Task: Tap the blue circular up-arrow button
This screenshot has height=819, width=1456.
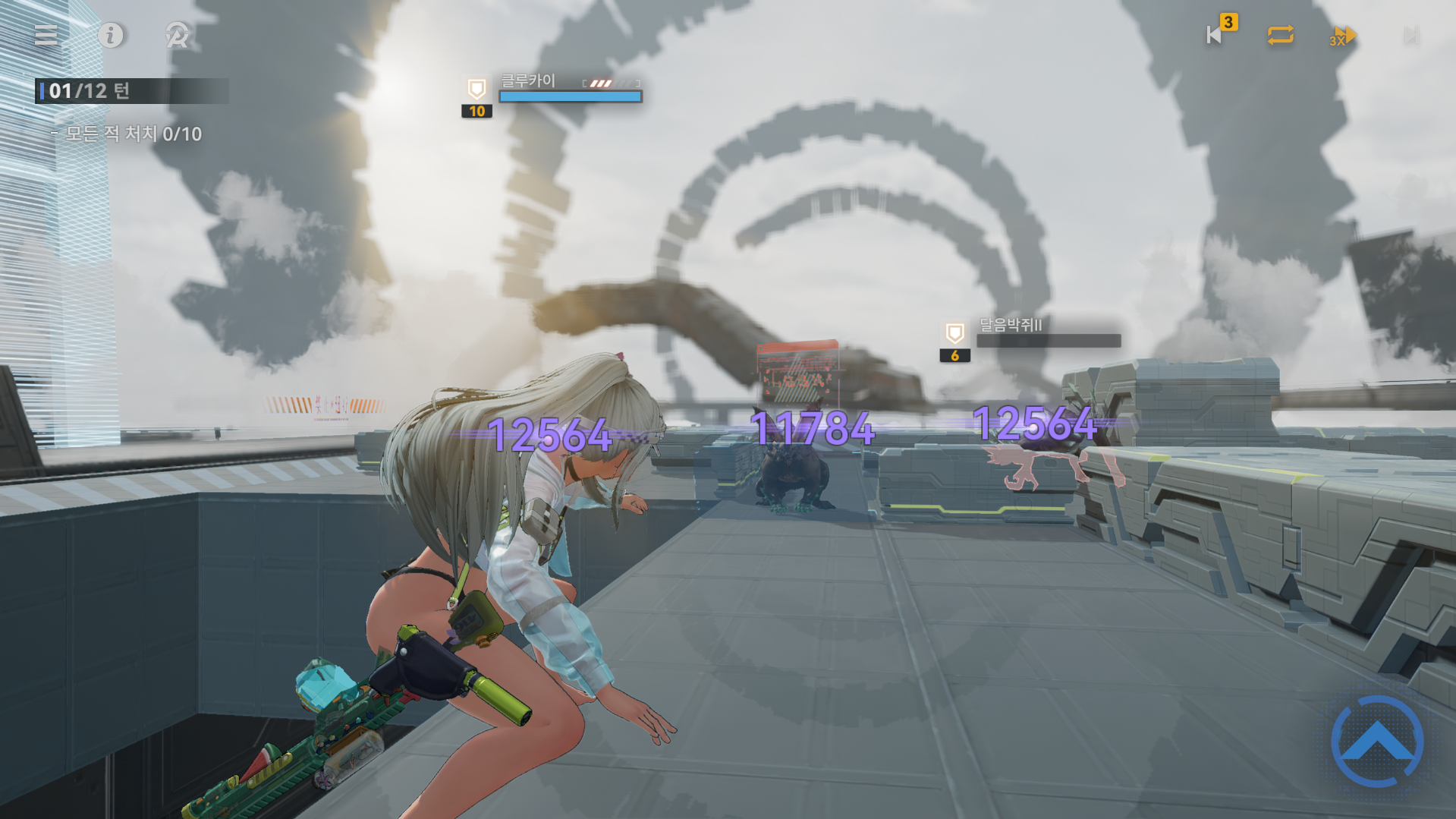Action: point(1377,742)
